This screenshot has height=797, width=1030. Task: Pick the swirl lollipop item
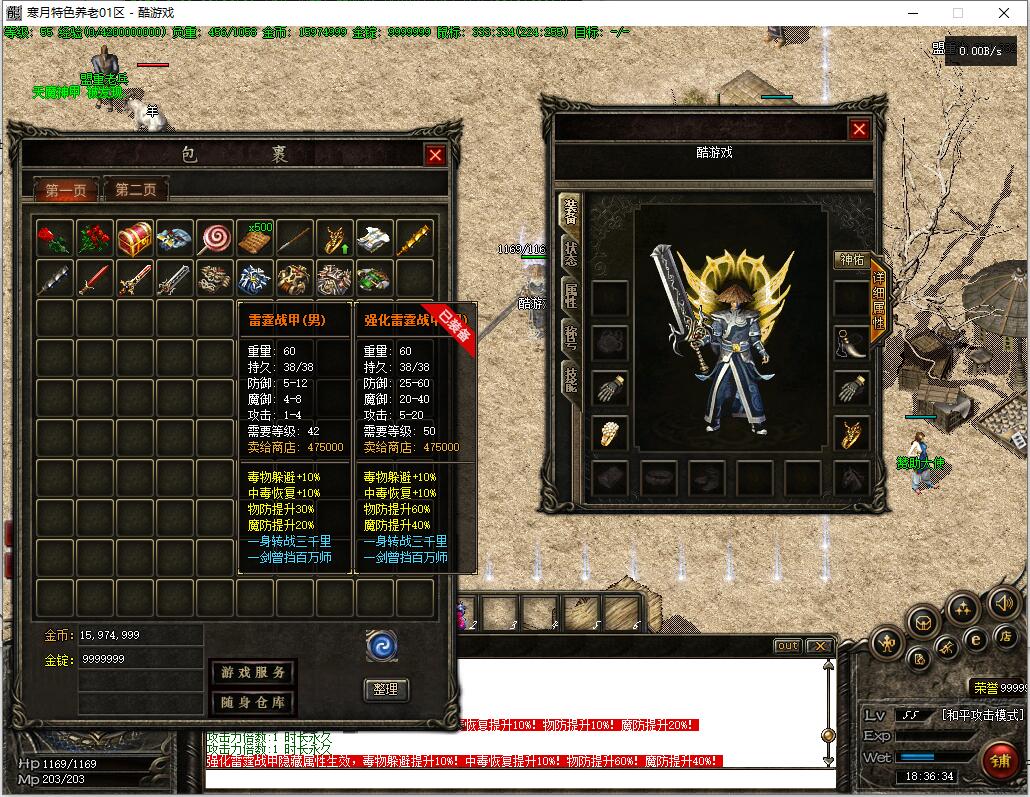point(215,238)
